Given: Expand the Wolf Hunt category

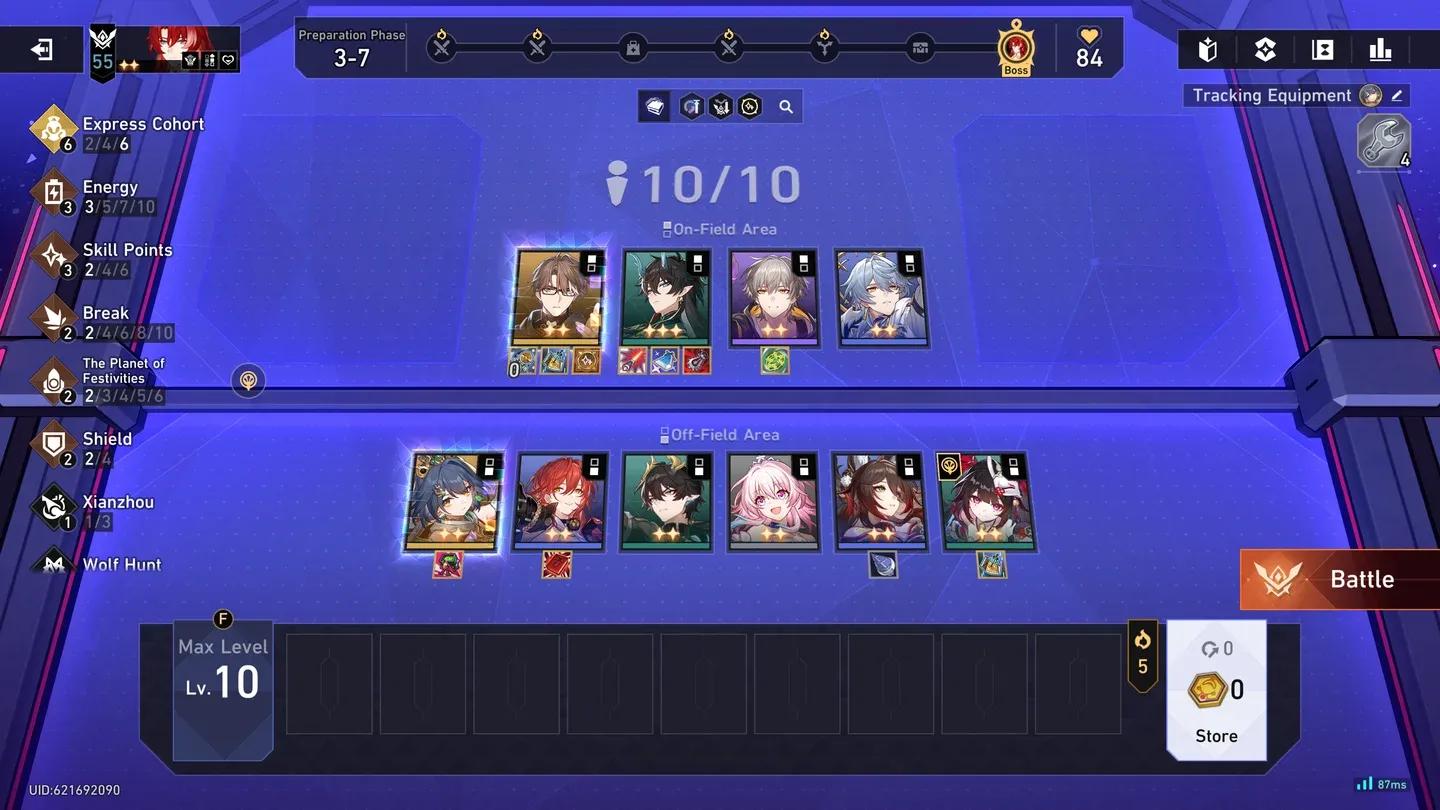Looking at the screenshot, I should pyautogui.click(x=54, y=563).
